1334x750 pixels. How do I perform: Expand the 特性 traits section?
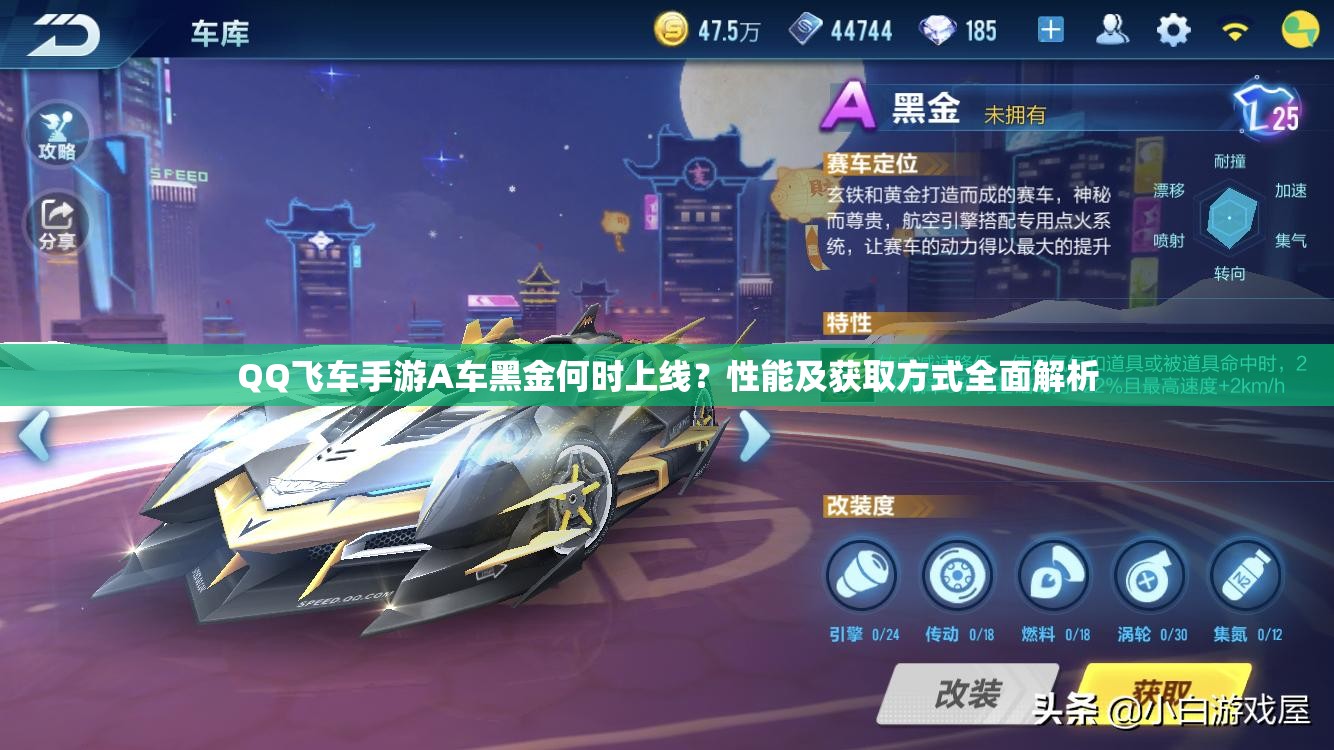pos(846,322)
